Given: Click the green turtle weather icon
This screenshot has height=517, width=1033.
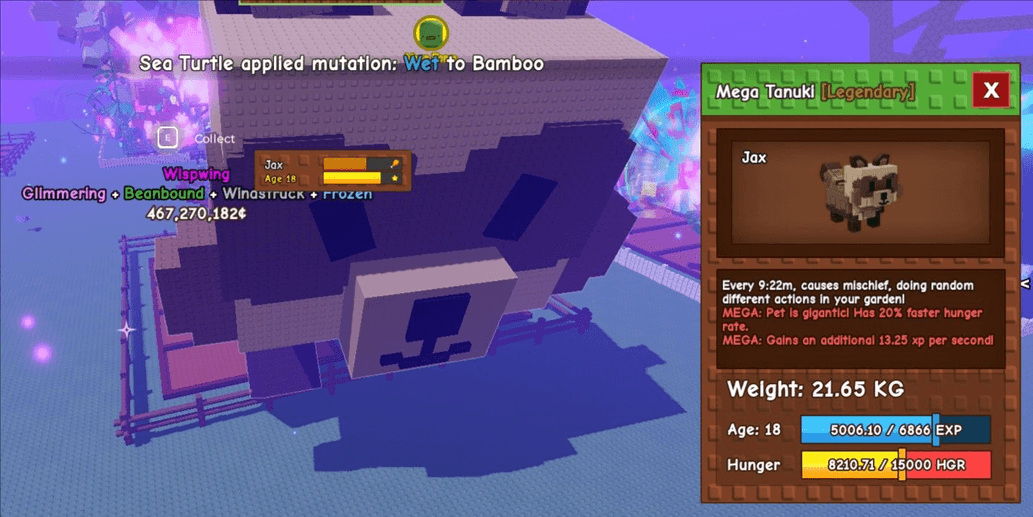Looking at the screenshot, I should (x=430, y=33).
